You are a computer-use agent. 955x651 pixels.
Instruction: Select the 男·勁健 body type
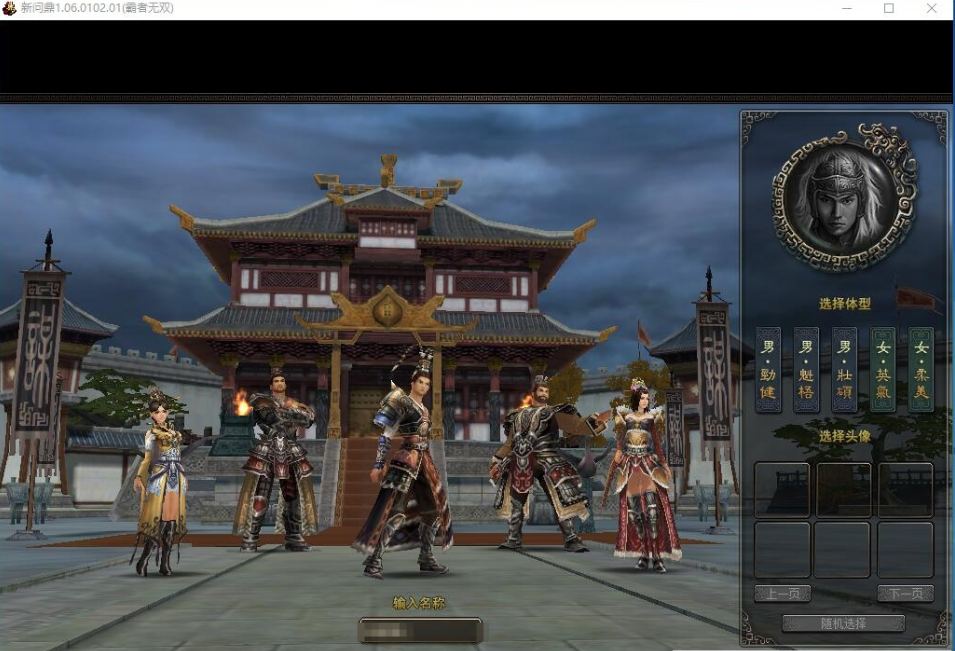pos(768,370)
